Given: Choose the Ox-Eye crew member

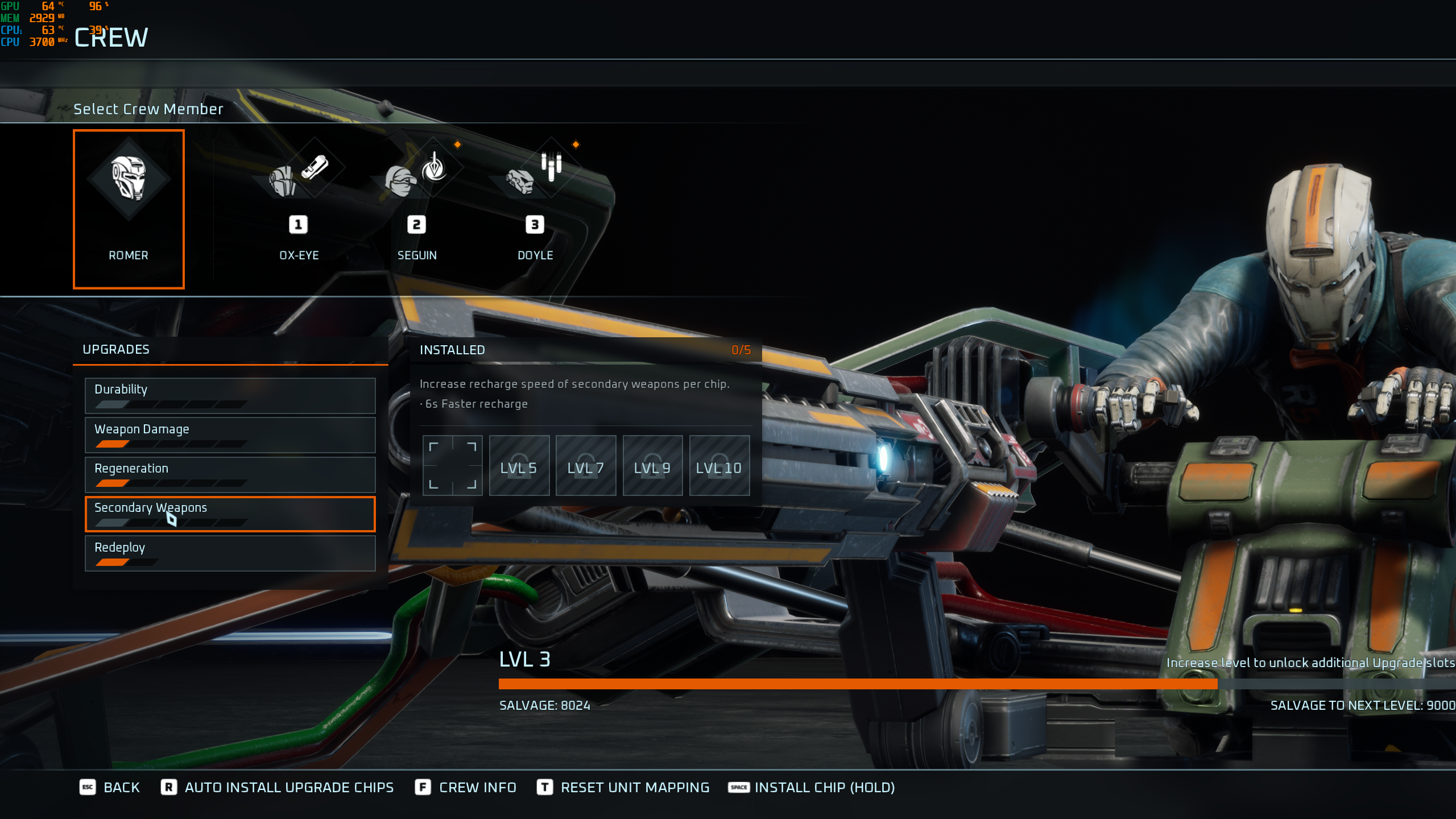Looking at the screenshot, I should click(x=299, y=205).
